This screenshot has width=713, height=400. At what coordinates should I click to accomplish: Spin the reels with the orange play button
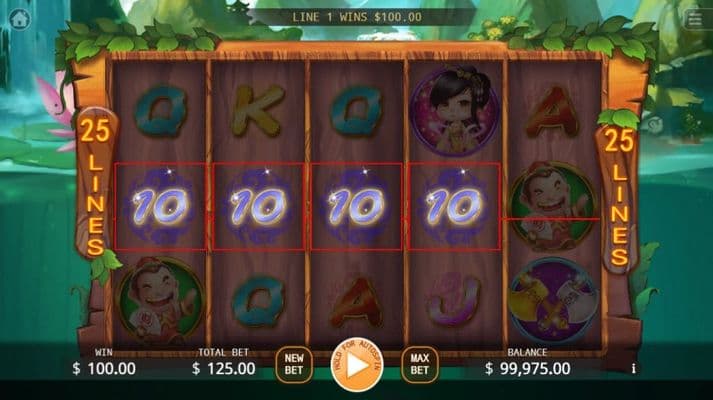click(x=357, y=365)
